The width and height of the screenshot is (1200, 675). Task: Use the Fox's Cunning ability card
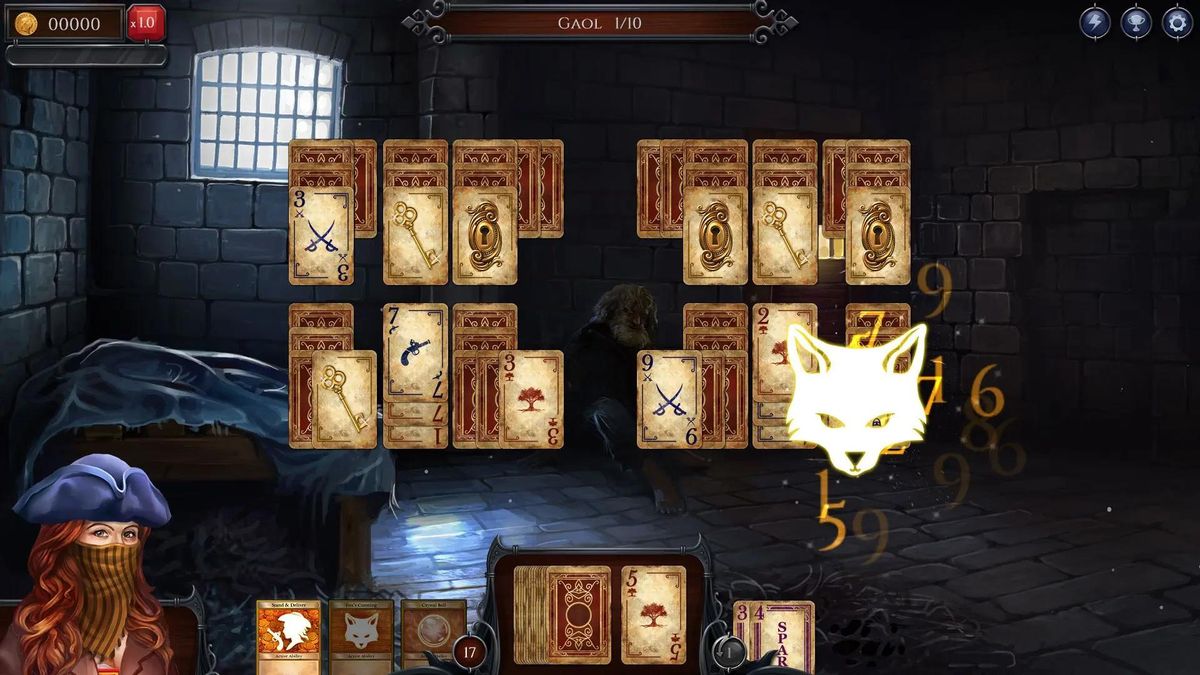361,635
